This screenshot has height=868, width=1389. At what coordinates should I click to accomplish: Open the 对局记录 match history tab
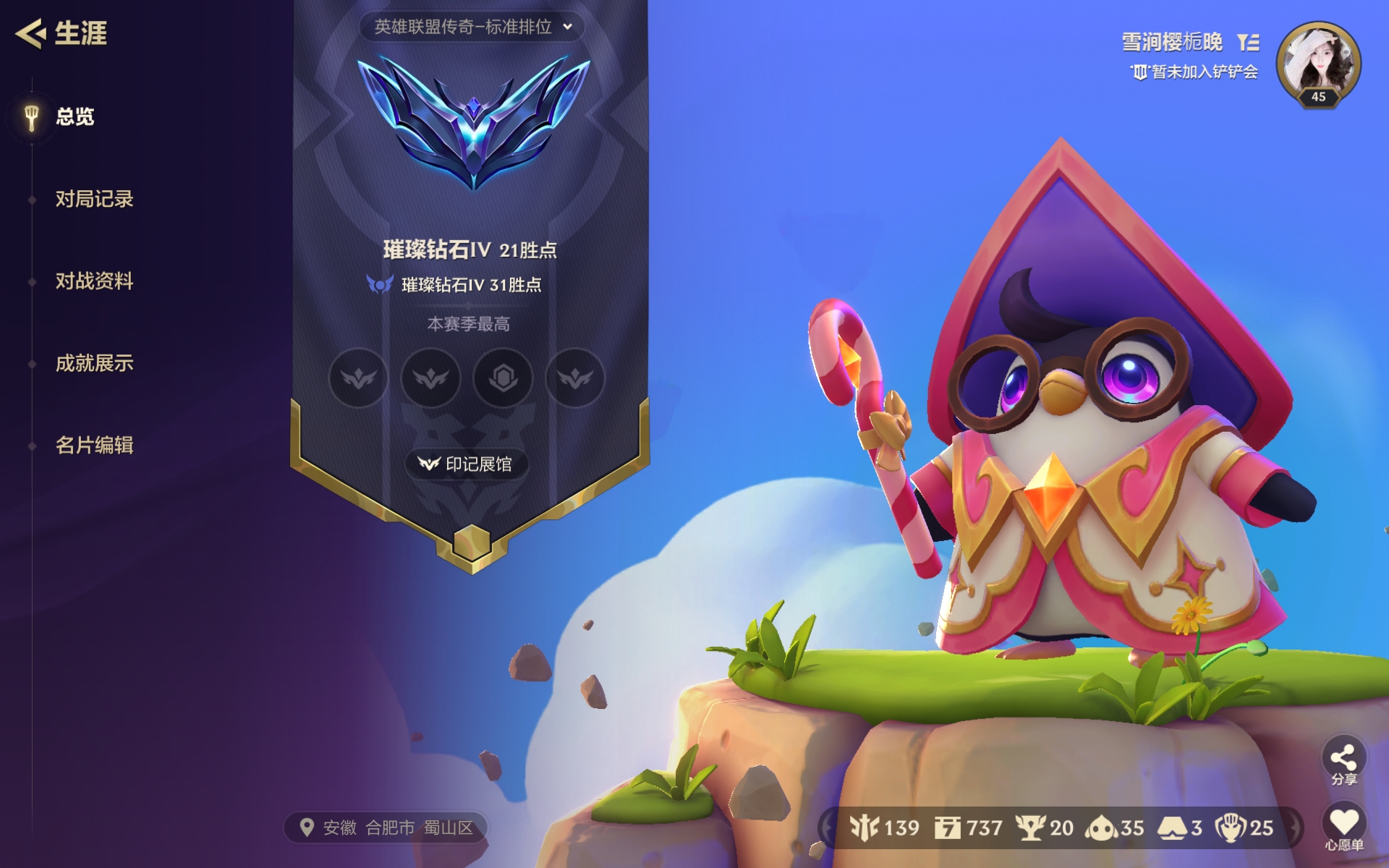tap(94, 199)
